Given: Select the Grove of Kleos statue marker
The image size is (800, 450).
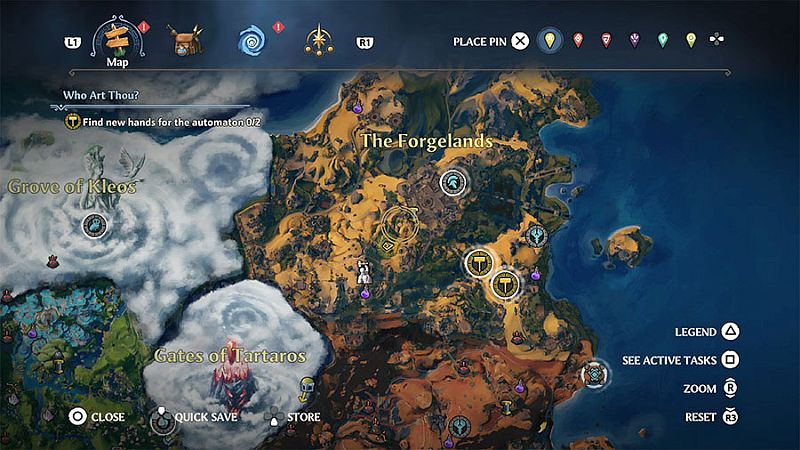Looking at the screenshot, I should pos(96,226).
